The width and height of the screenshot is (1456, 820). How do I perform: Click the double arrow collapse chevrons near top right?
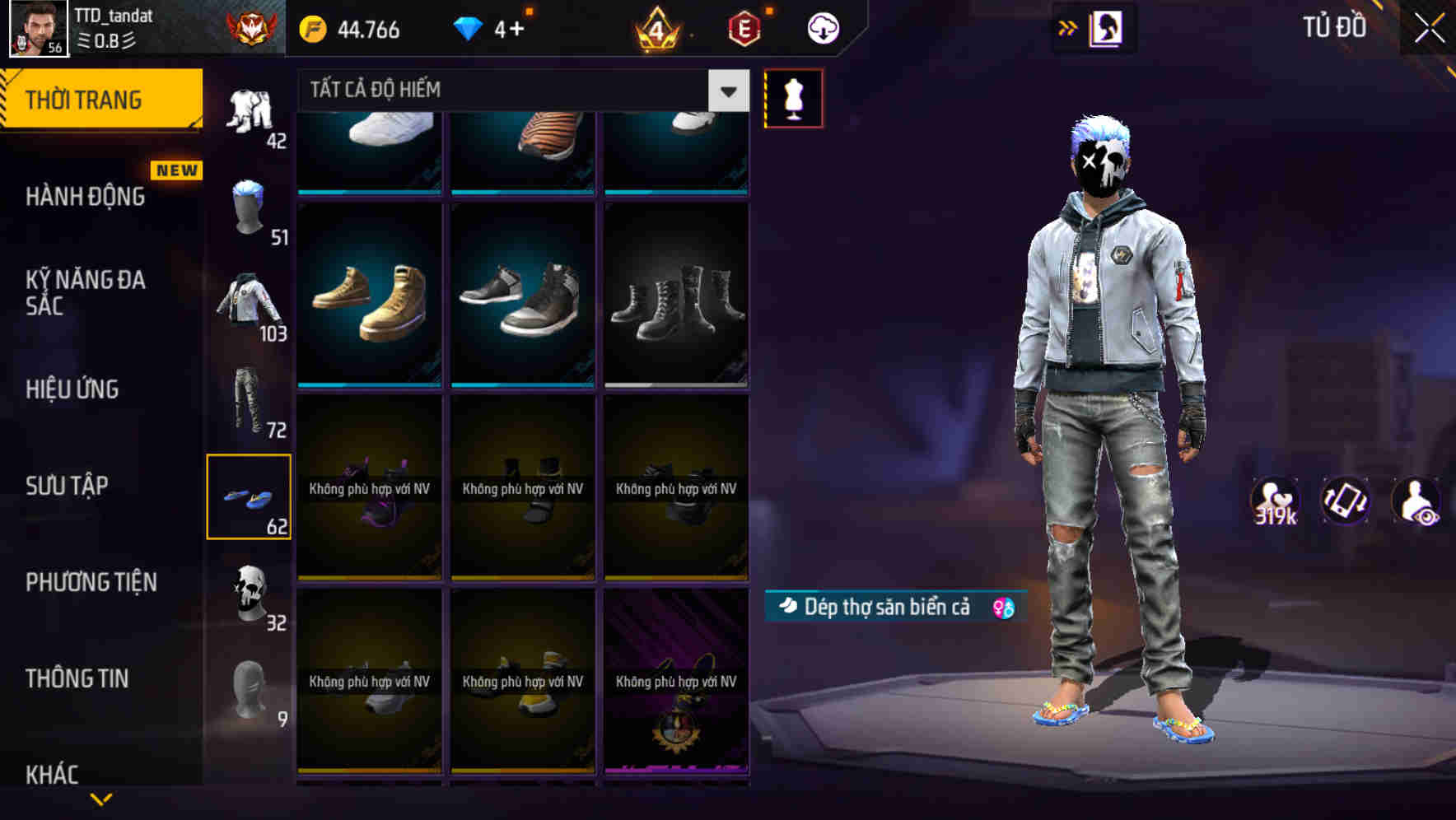coord(1068,26)
